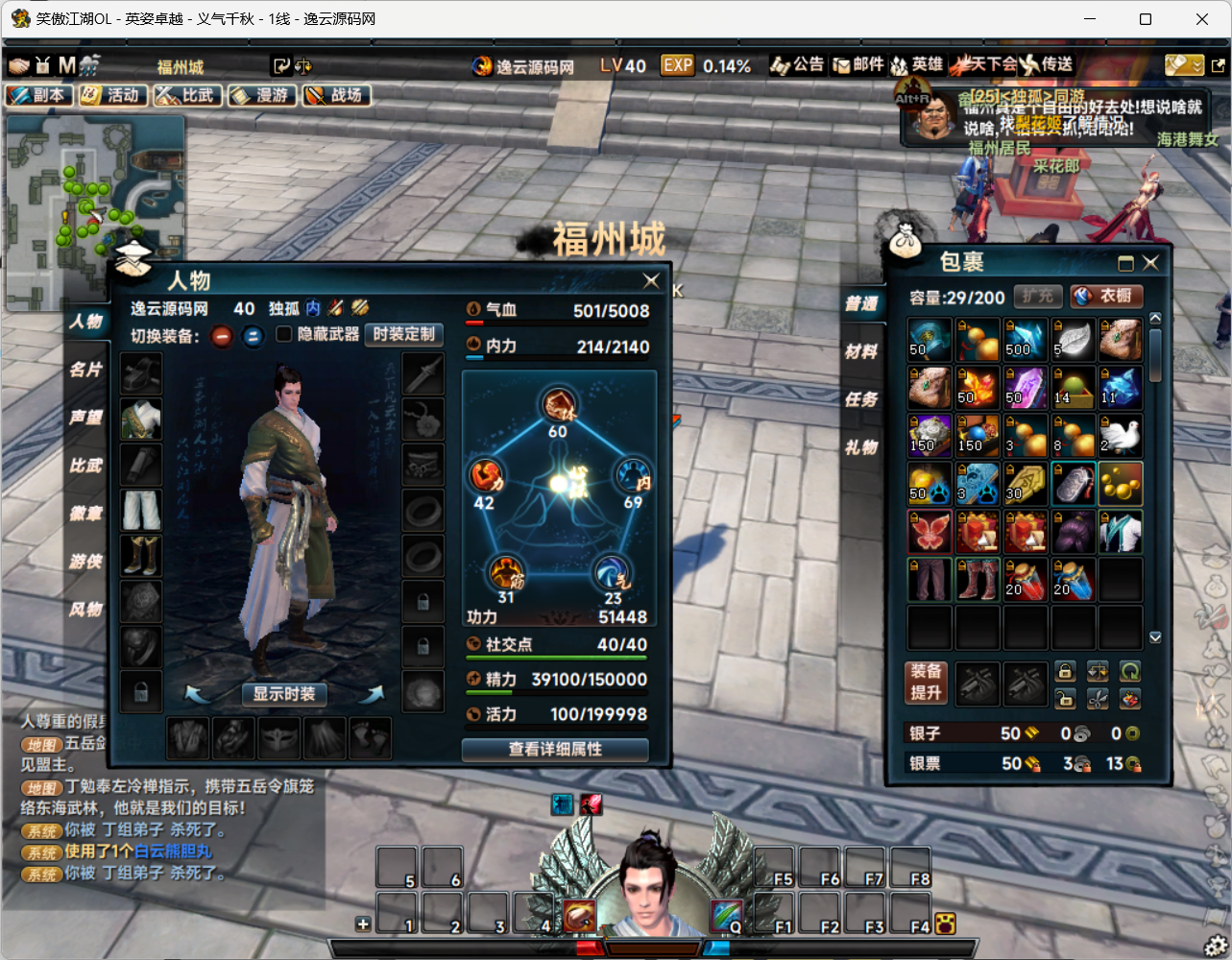This screenshot has width=1232, height=960.
Task: Open 查看详细属性 detailed stats
Action: [x=555, y=749]
